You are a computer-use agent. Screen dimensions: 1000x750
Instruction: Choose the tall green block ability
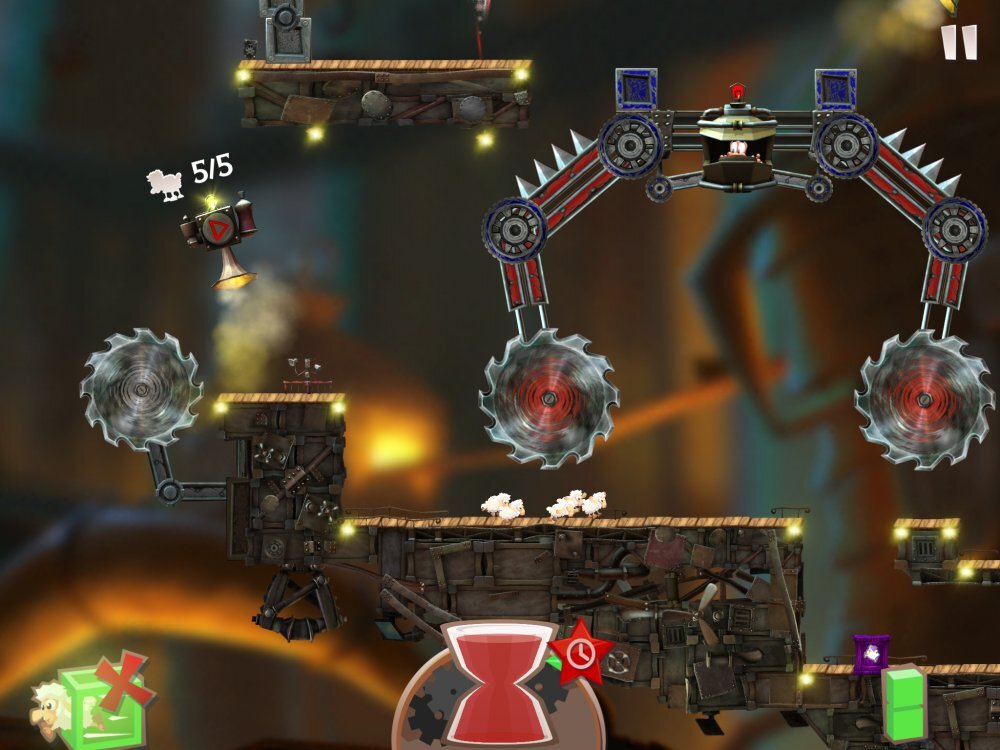(x=905, y=704)
